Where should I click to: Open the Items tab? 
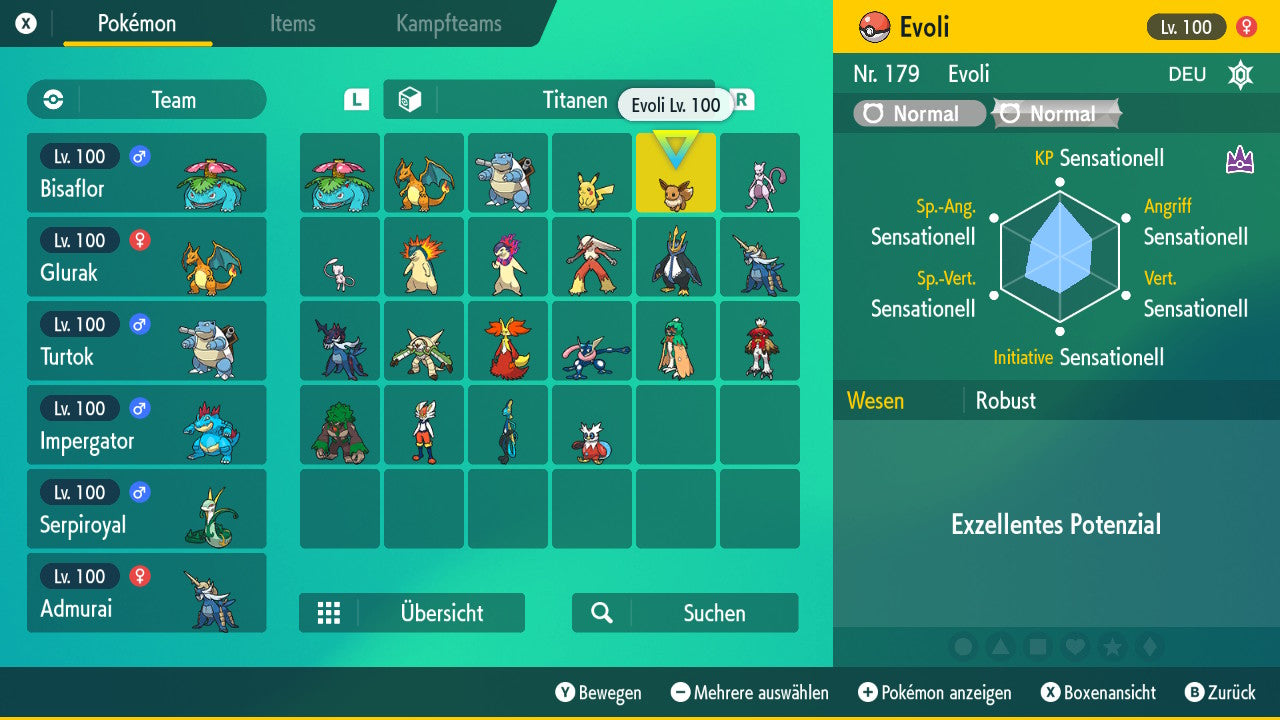pos(292,24)
